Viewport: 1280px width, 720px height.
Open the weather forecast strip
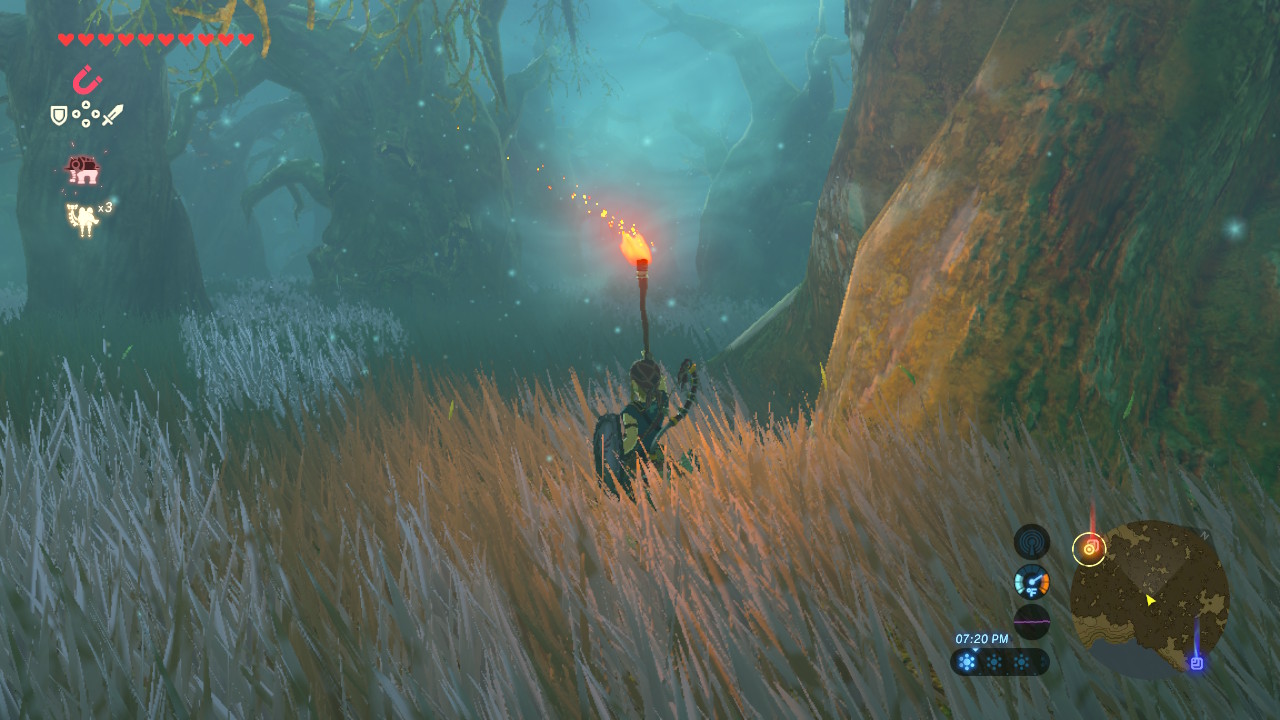point(999,661)
